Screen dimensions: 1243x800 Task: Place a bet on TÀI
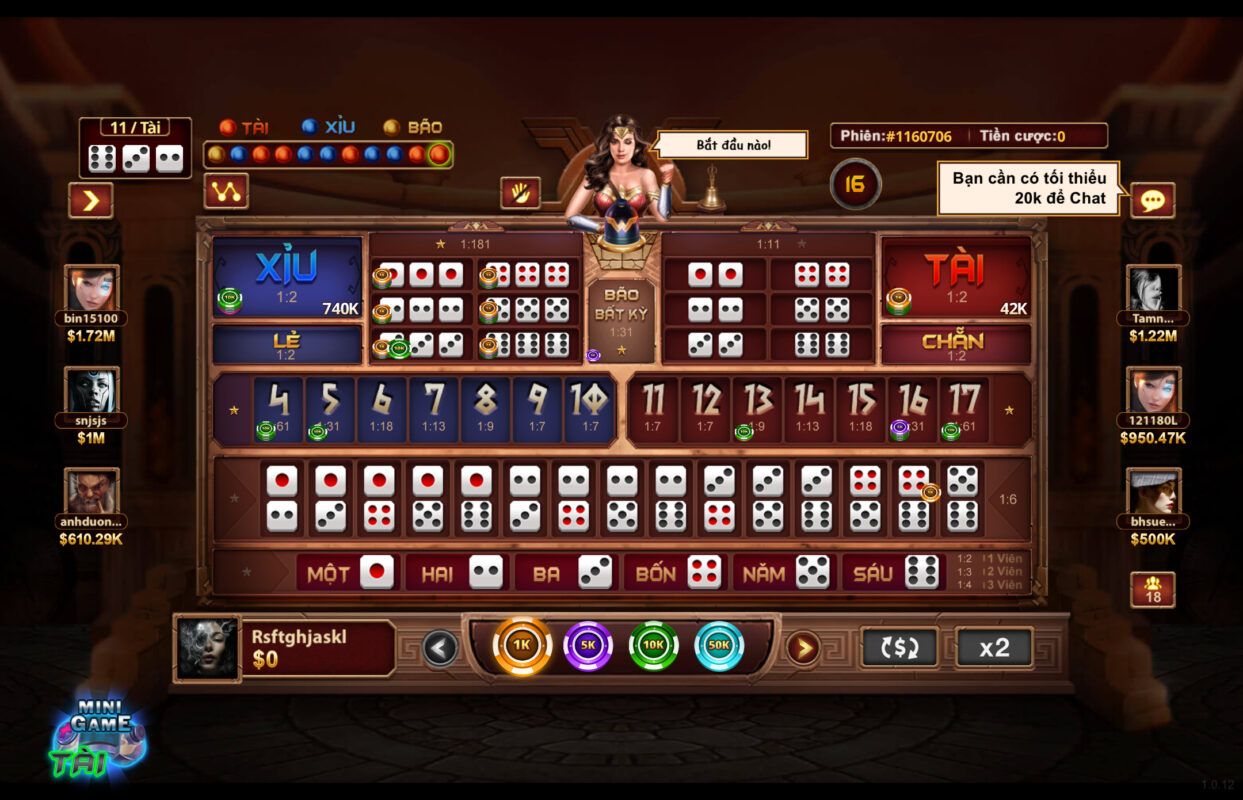(x=955, y=277)
